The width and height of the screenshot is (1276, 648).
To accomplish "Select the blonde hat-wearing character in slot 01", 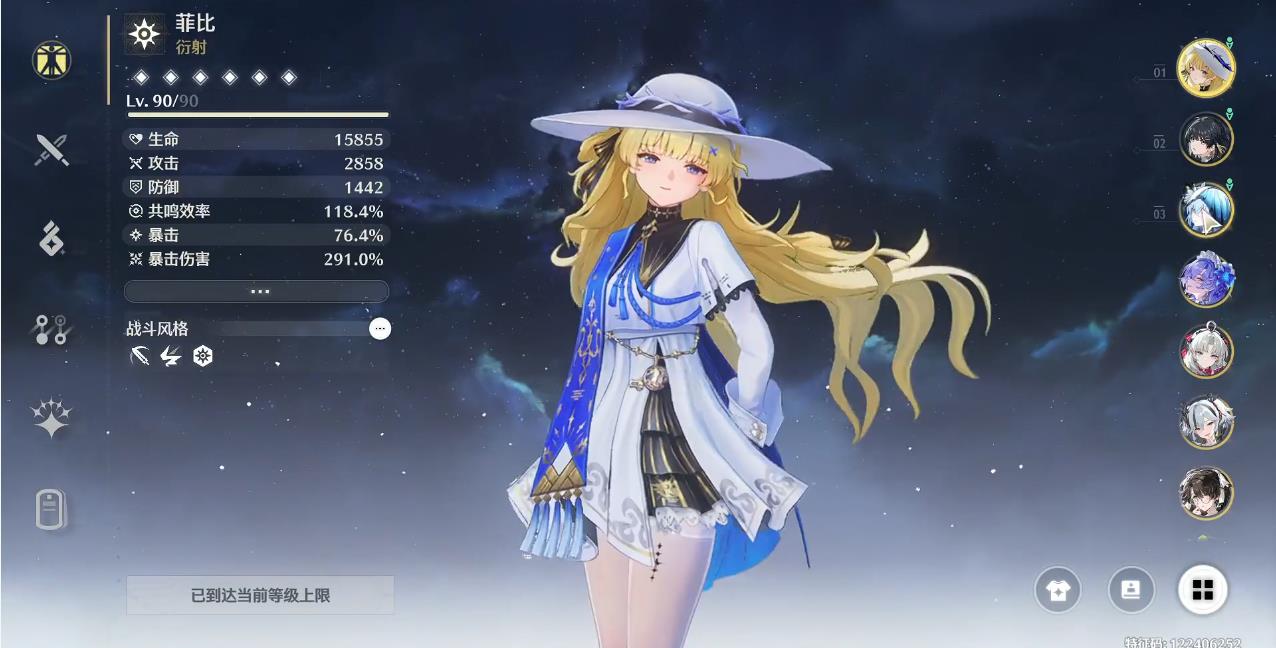I will pos(1206,68).
